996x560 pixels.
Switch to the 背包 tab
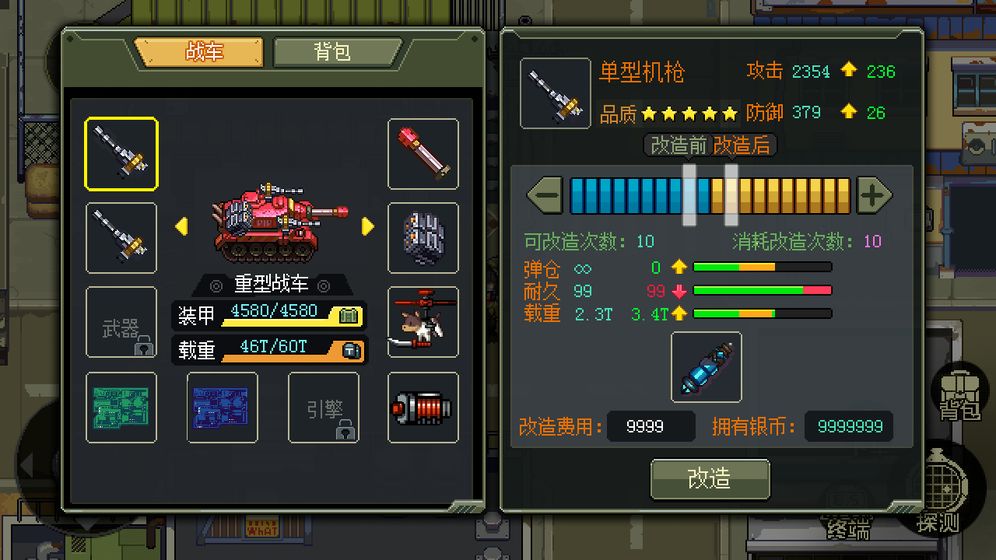(334, 52)
